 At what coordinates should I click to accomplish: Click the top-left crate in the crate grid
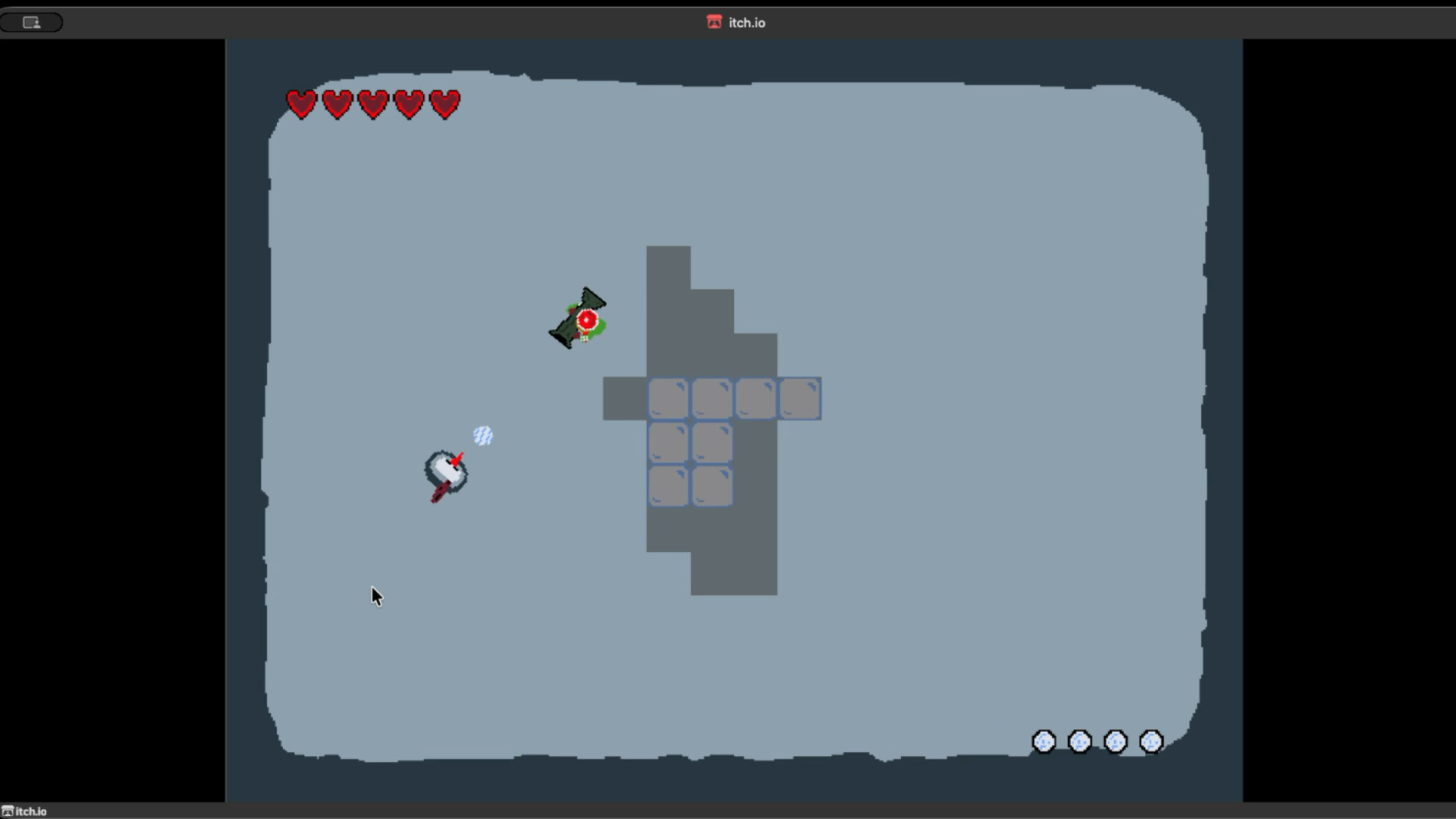pyautogui.click(x=668, y=398)
